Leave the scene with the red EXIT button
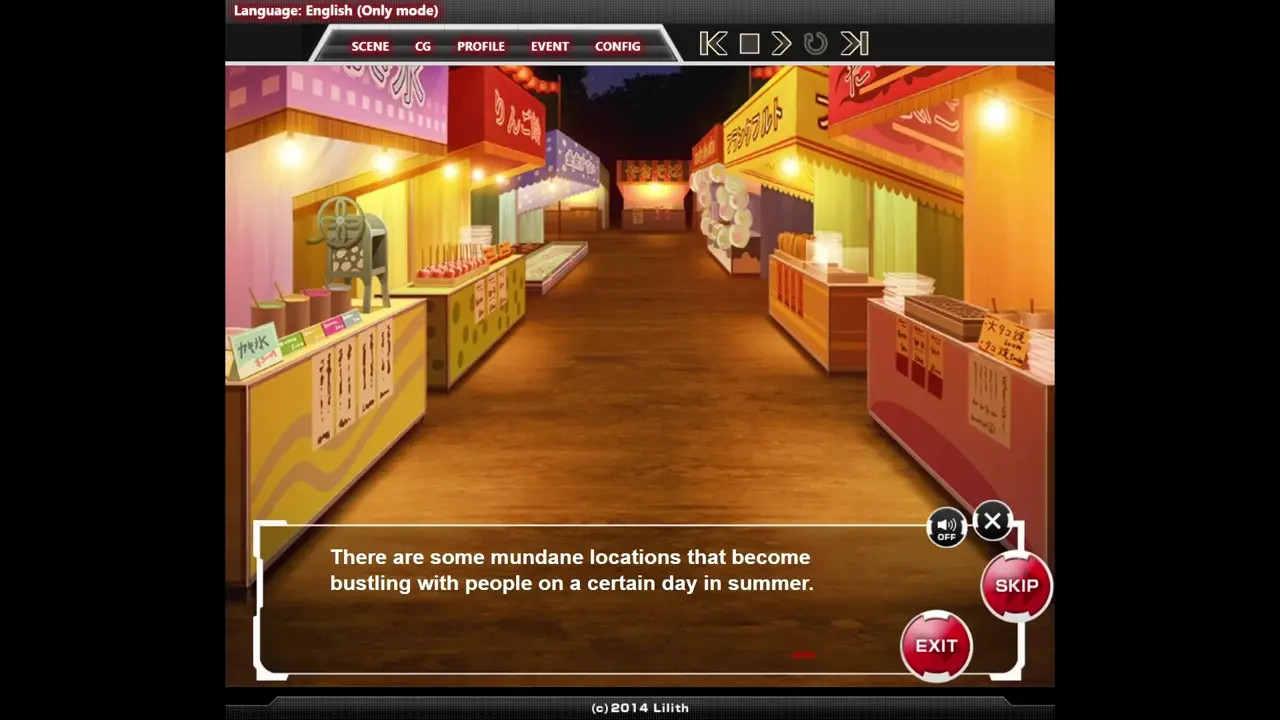The image size is (1280, 720). tap(936, 646)
